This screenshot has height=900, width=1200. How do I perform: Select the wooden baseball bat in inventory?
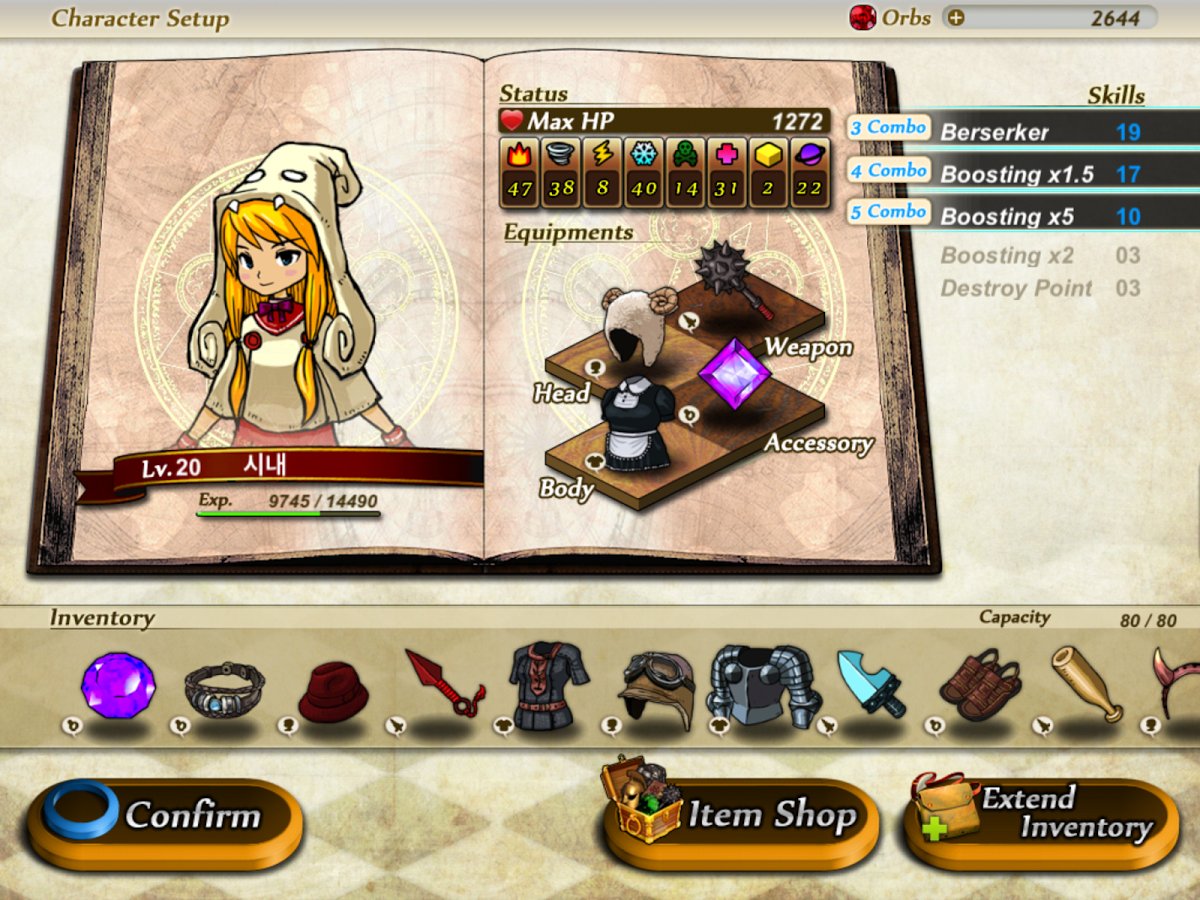1087,685
